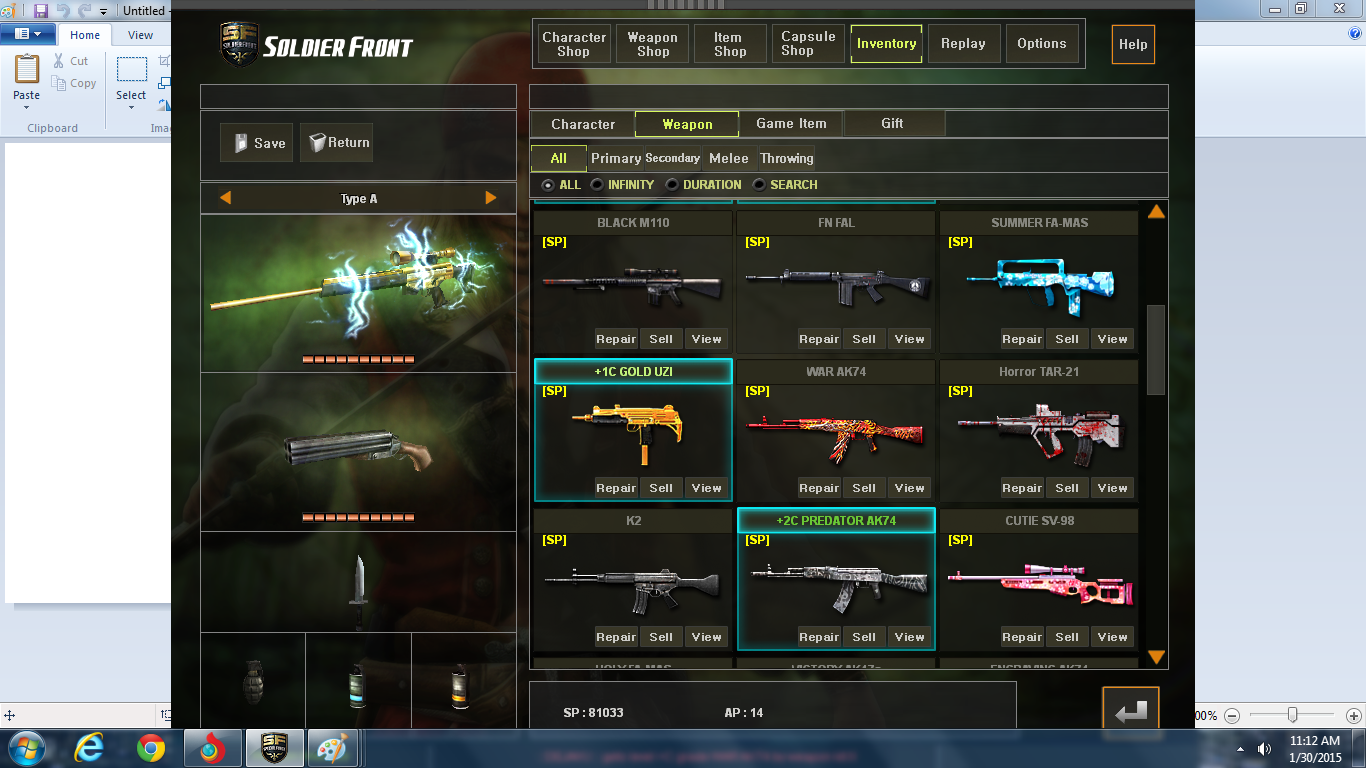The image size is (1366, 768).
Task: Choose the DURATION radio filter
Action: click(x=673, y=185)
